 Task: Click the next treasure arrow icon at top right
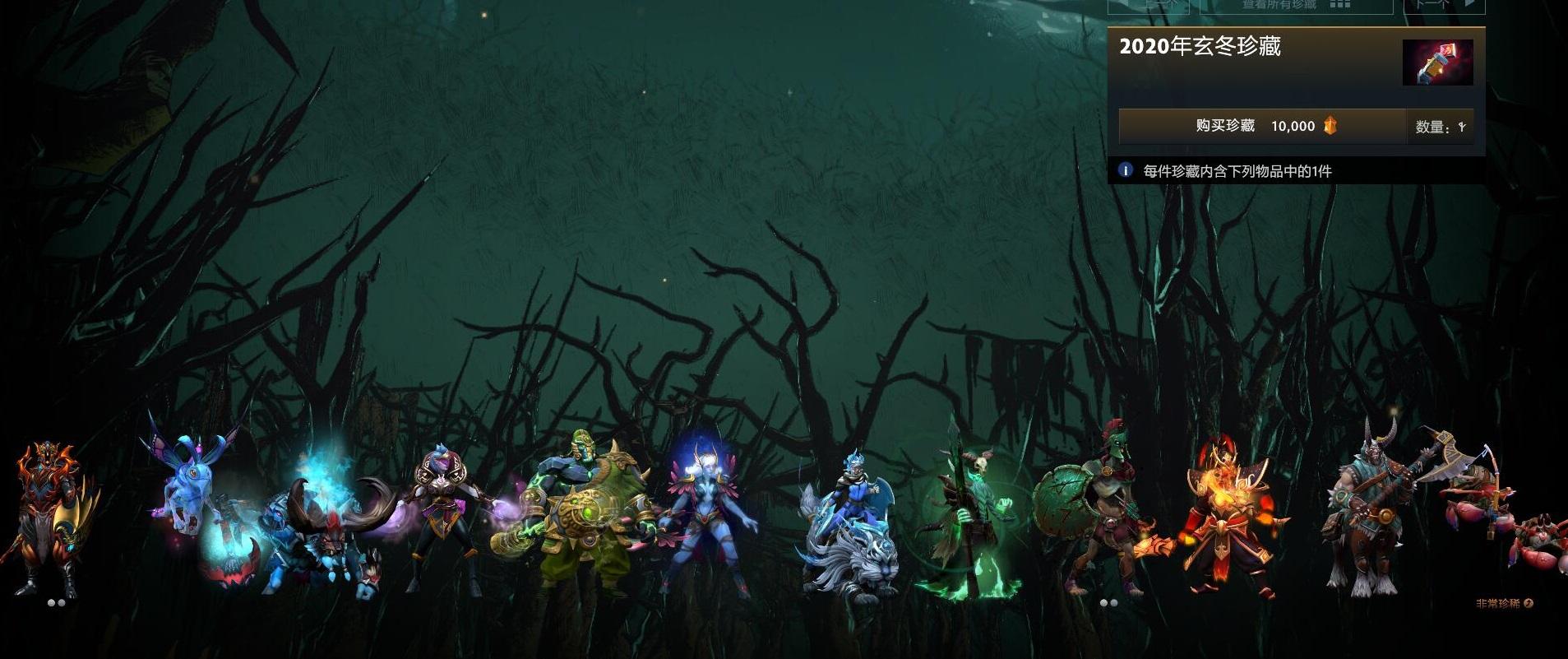point(1471,5)
